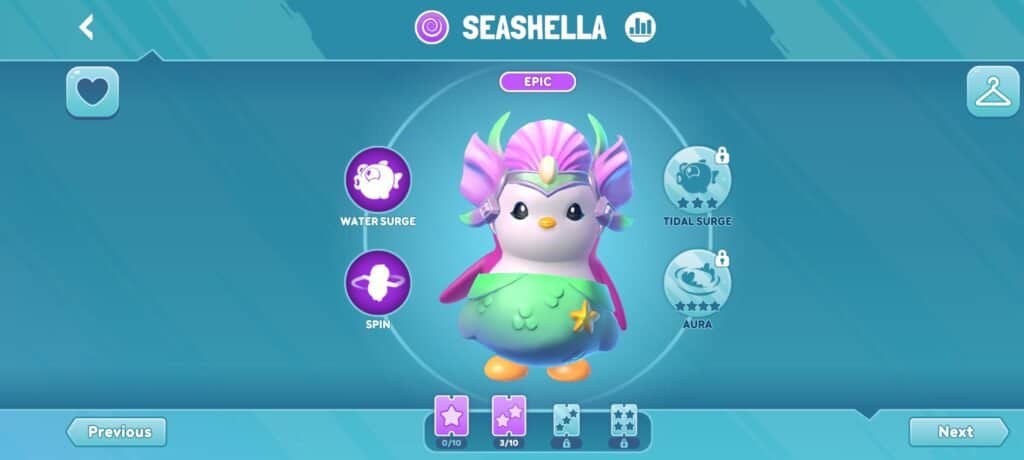Go back with the top-left arrow
1024x460 pixels.
pyautogui.click(x=87, y=27)
